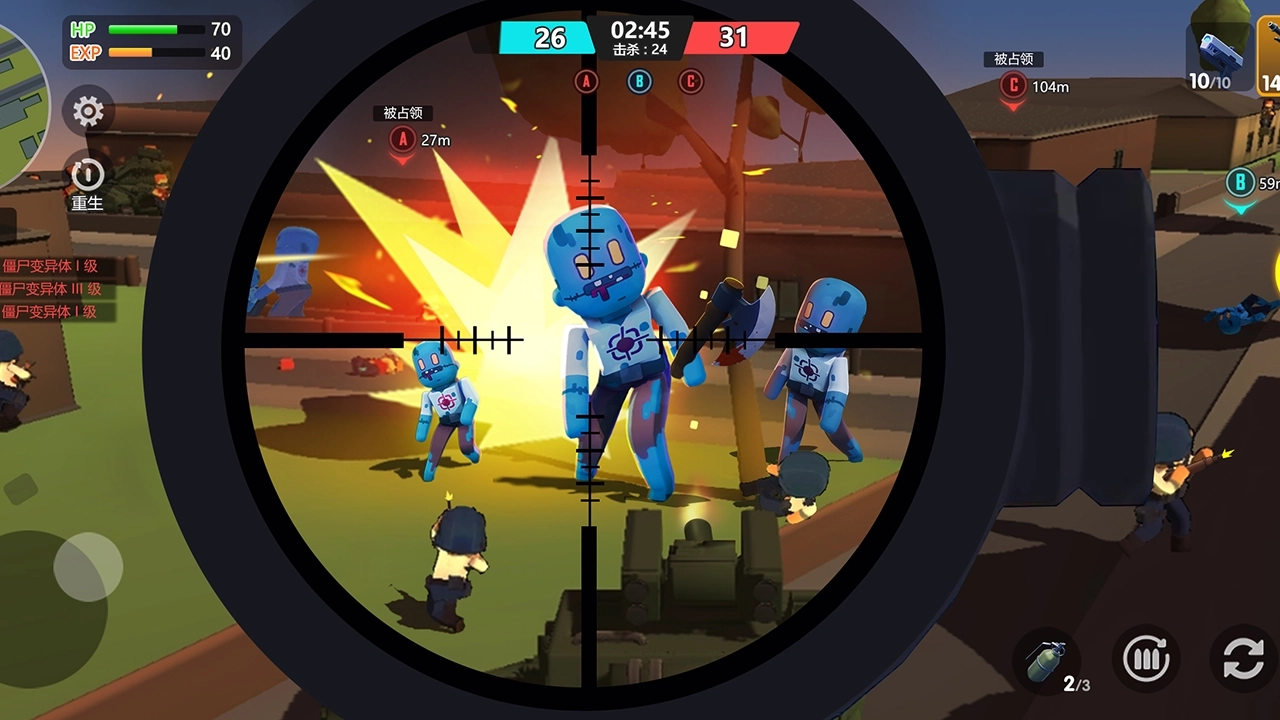Reload ammo with the bullets button
The image size is (1280, 720).
click(x=1146, y=660)
